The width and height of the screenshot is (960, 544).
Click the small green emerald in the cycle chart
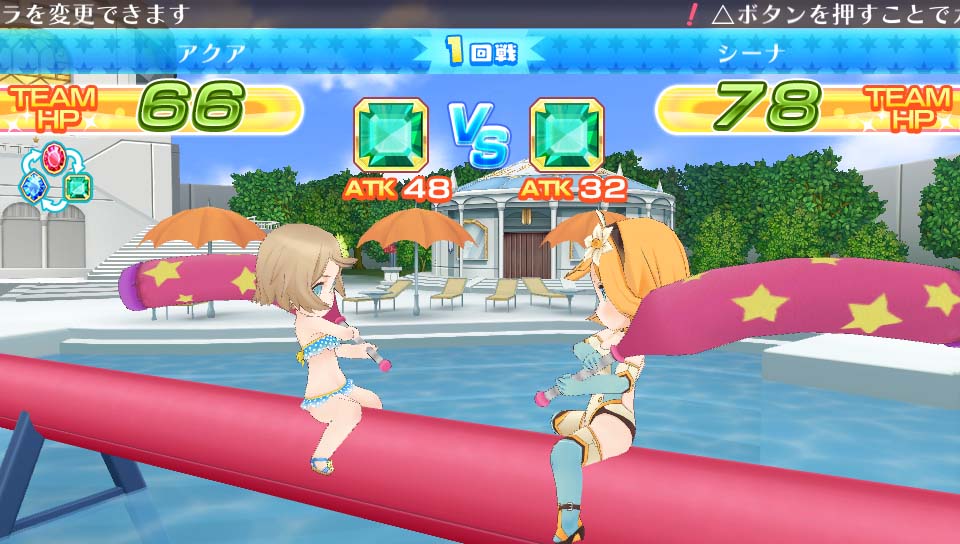(x=77, y=186)
